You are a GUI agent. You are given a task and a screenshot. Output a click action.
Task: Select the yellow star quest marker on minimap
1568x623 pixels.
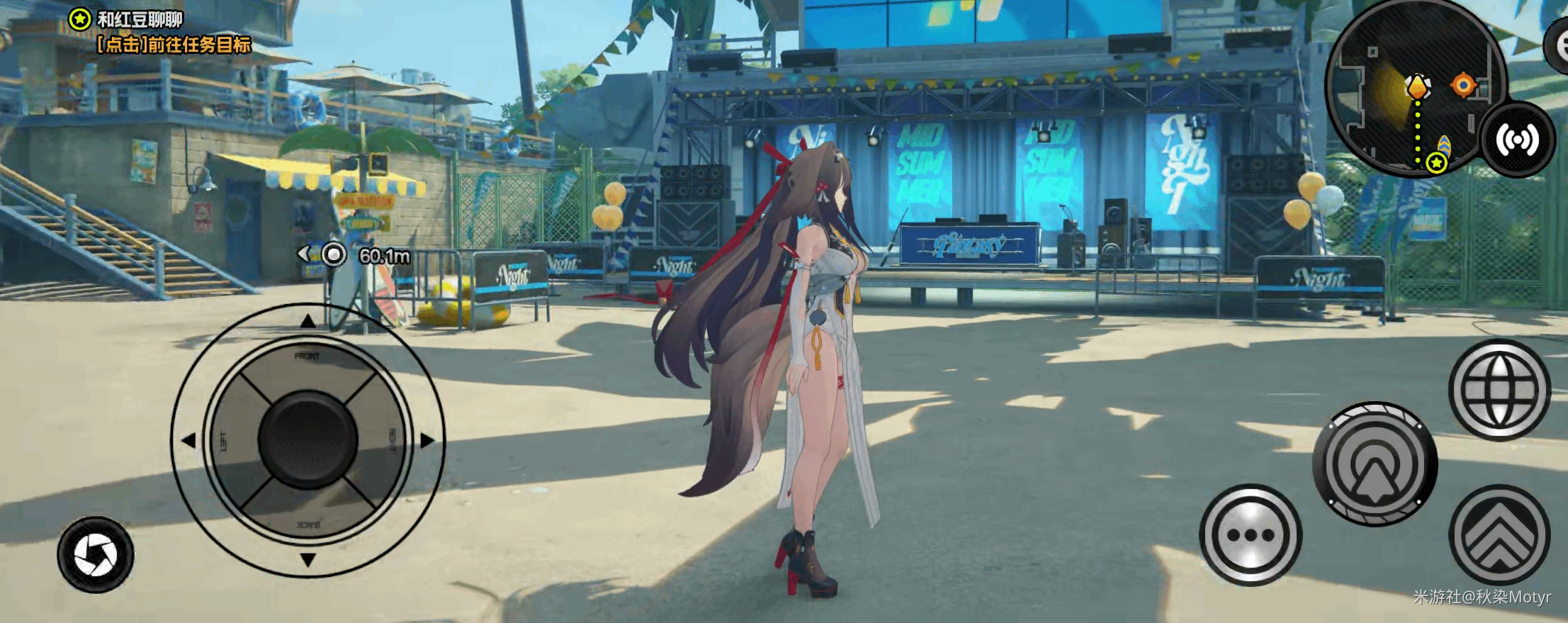[x=1436, y=164]
